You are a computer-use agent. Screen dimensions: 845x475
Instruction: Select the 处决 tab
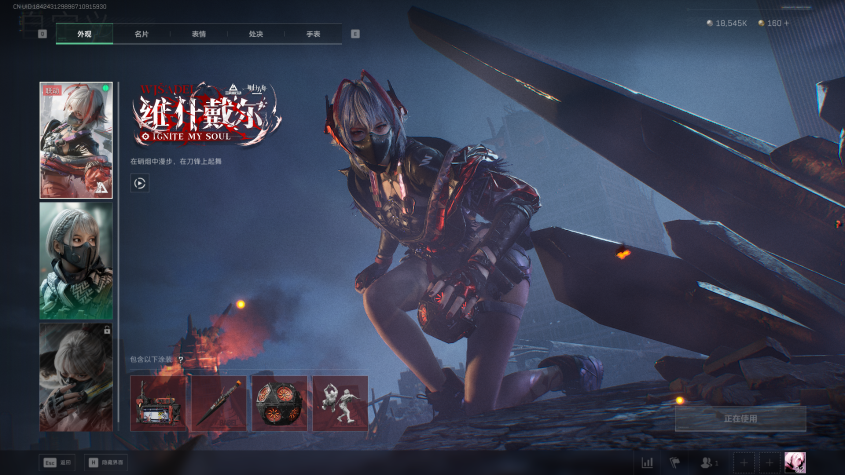click(256, 34)
